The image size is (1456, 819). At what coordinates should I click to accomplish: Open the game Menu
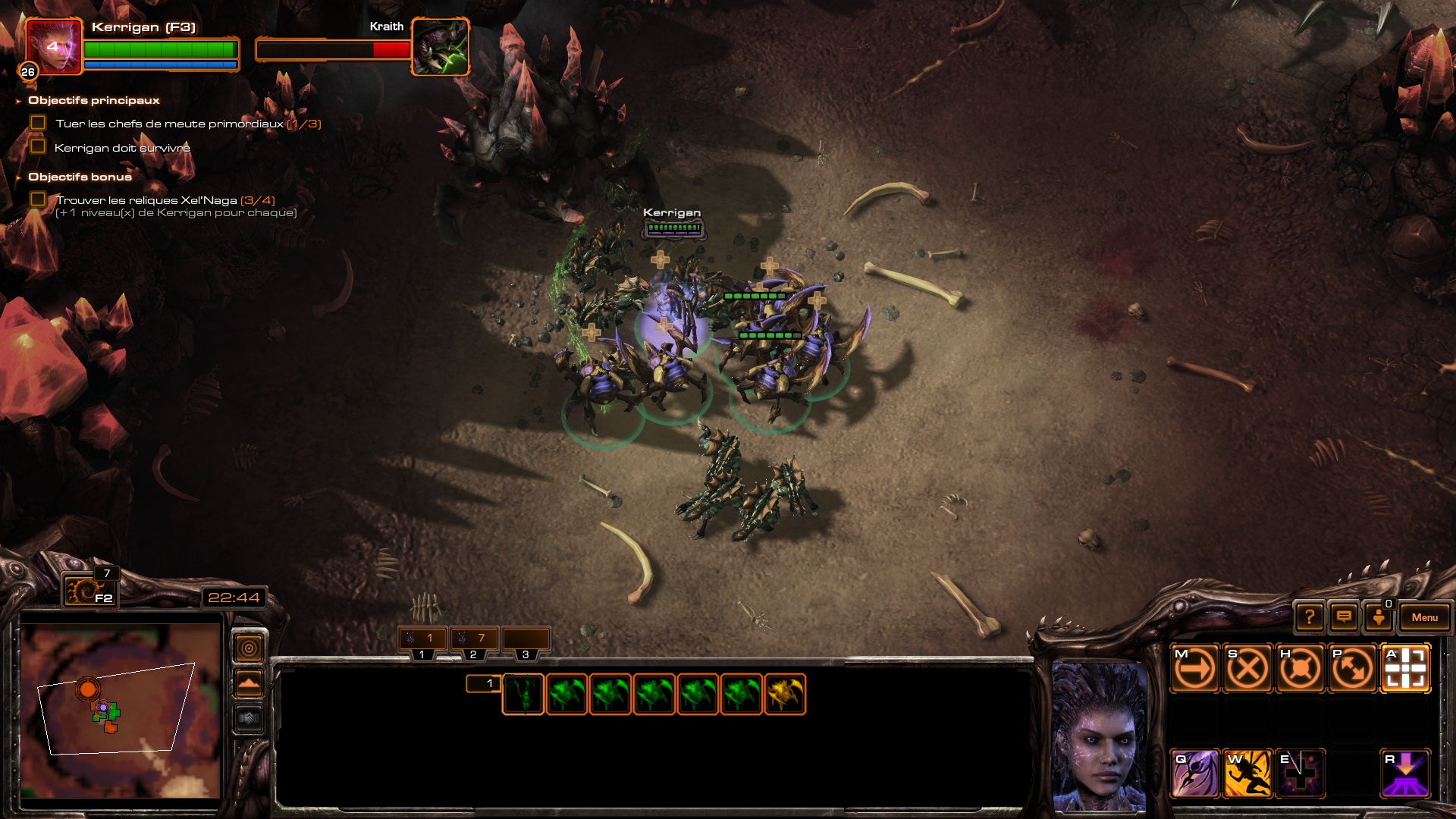(1424, 617)
